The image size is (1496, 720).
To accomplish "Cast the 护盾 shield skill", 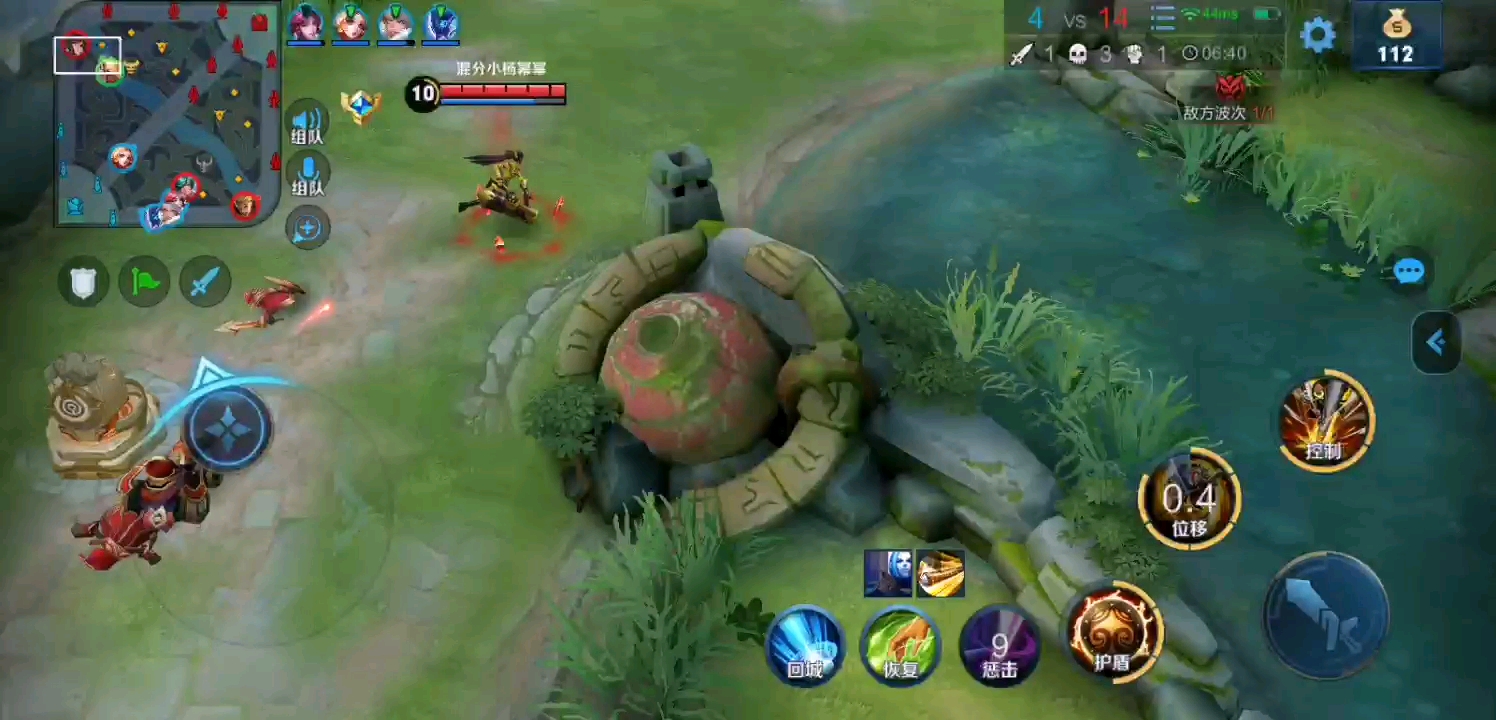I will click(x=1113, y=632).
